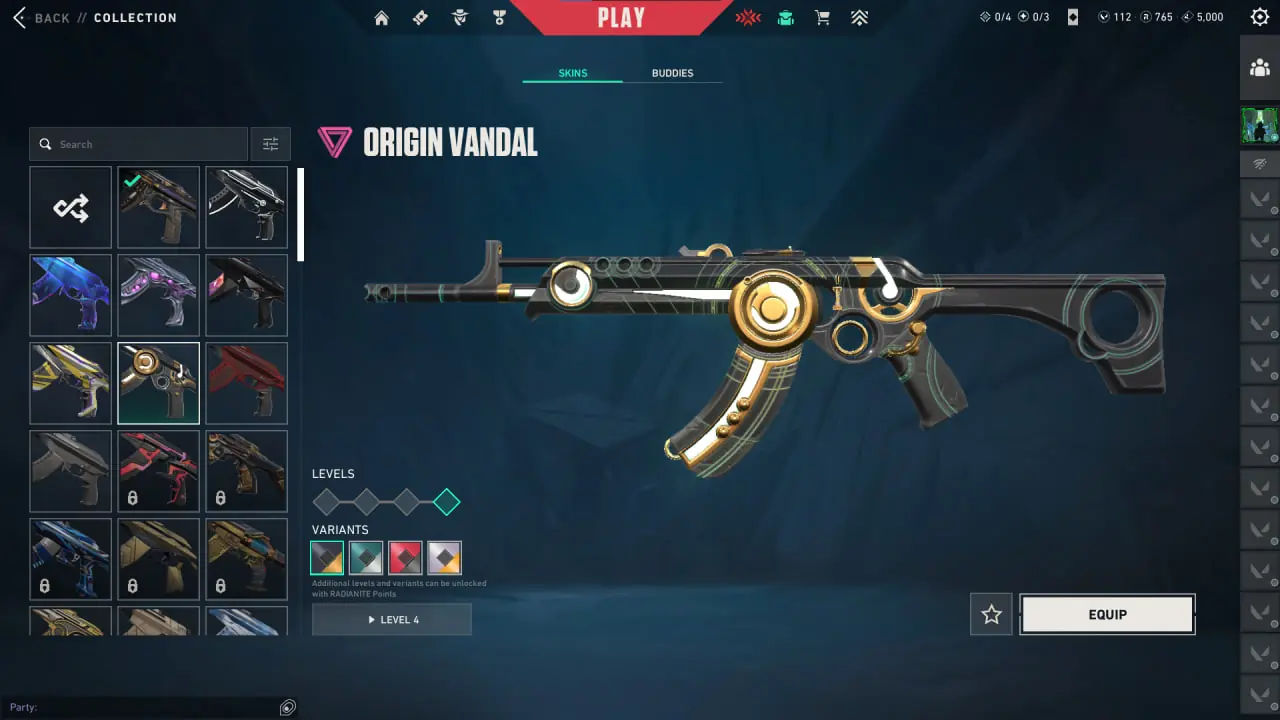Switch to the Buddies tab

pos(672,72)
